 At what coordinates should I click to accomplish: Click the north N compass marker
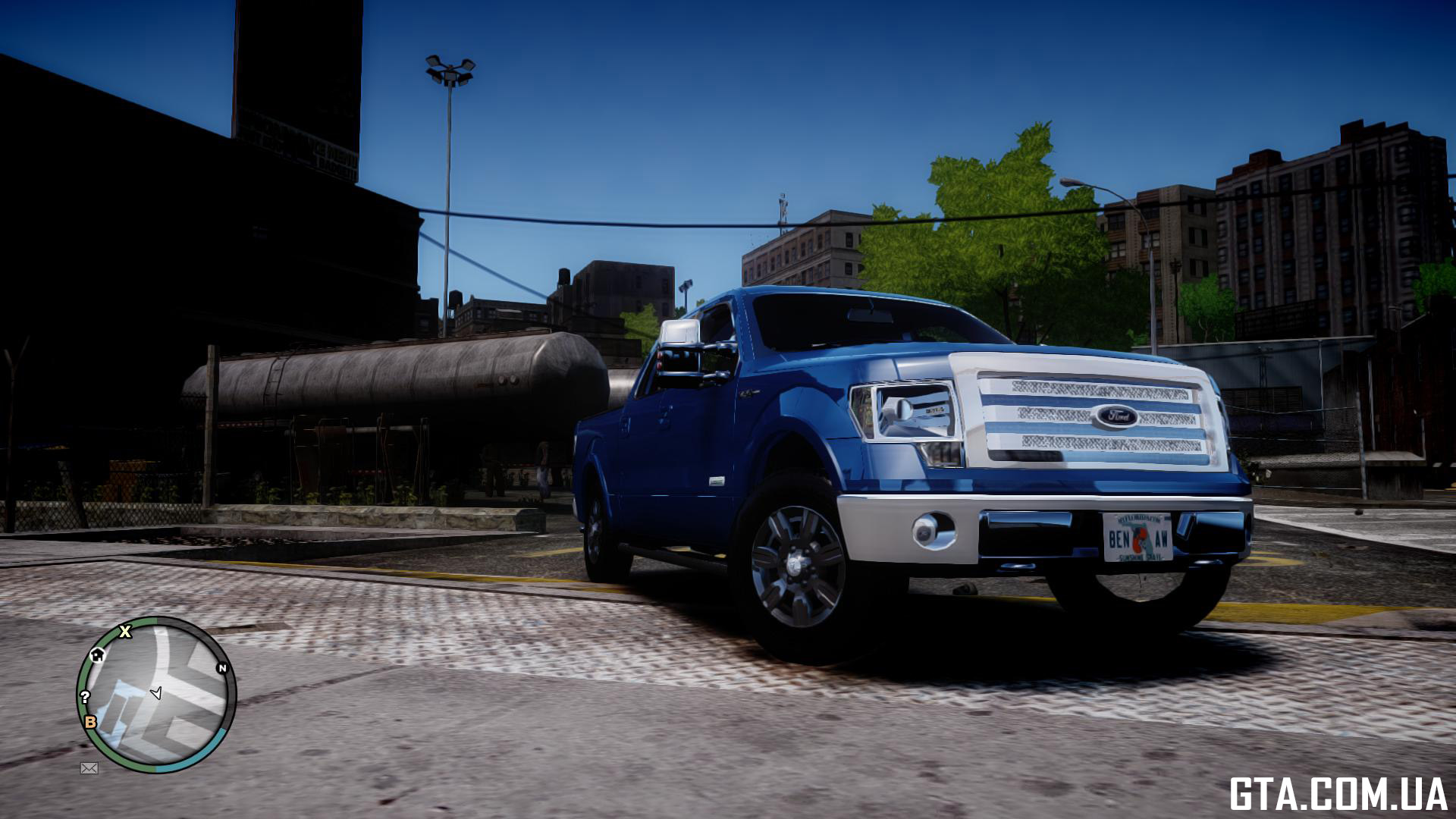[222, 668]
